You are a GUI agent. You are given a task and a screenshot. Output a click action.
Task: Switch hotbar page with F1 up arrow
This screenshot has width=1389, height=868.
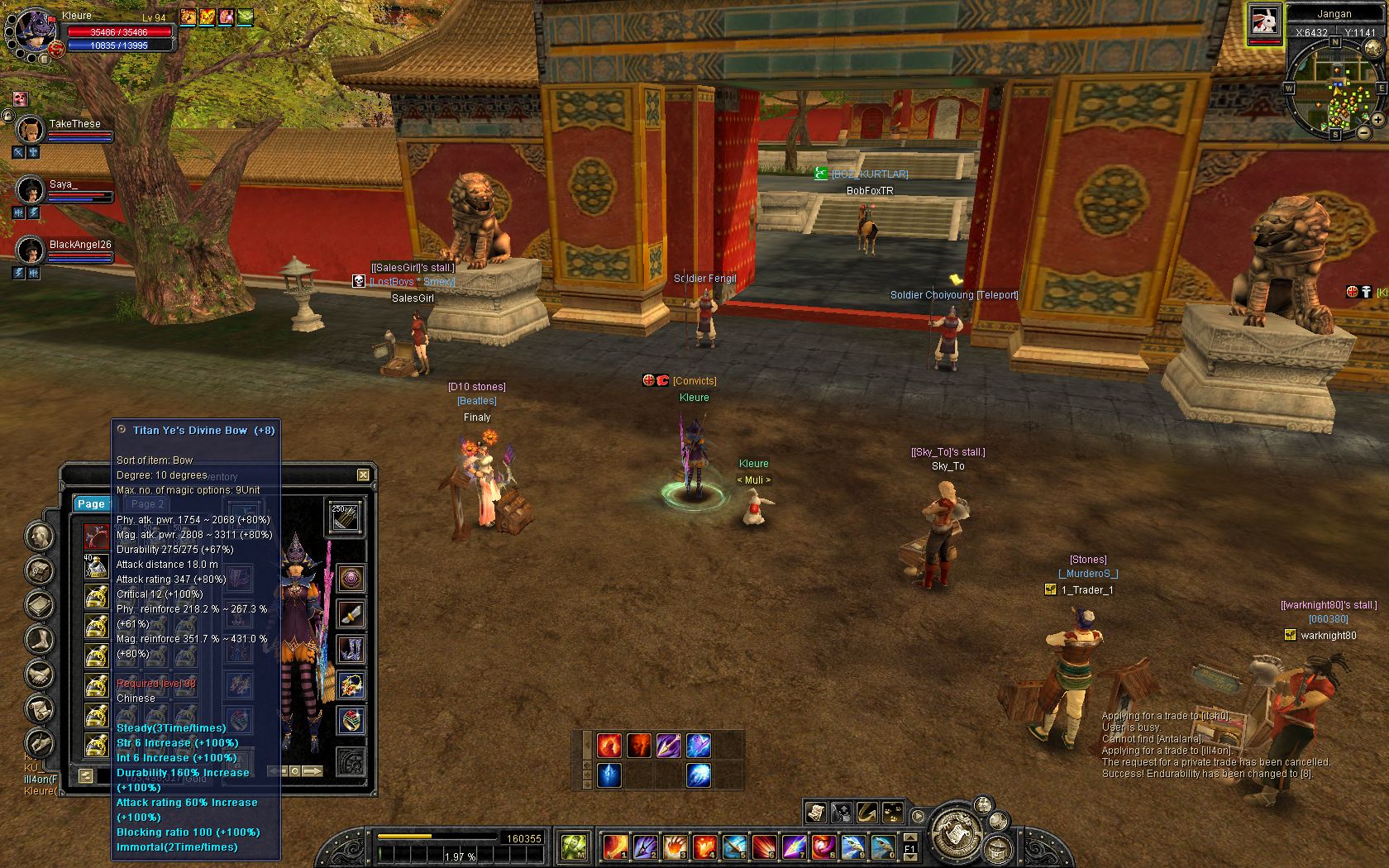click(909, 837)
